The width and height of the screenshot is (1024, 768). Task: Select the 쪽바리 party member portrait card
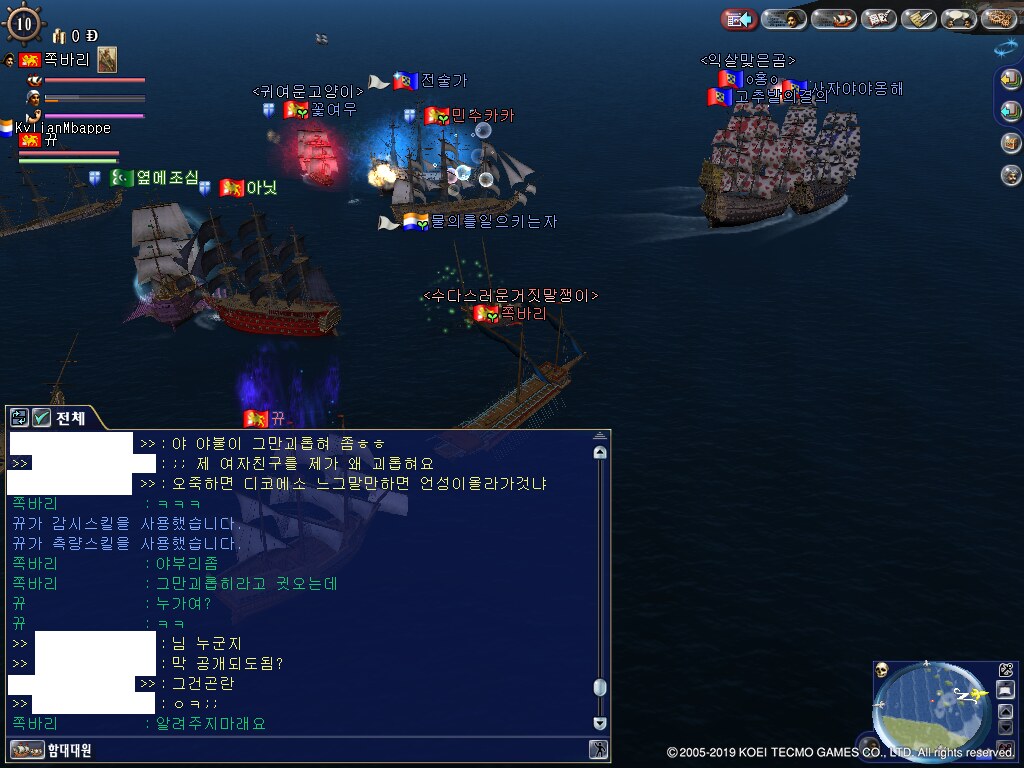point(107,60)
